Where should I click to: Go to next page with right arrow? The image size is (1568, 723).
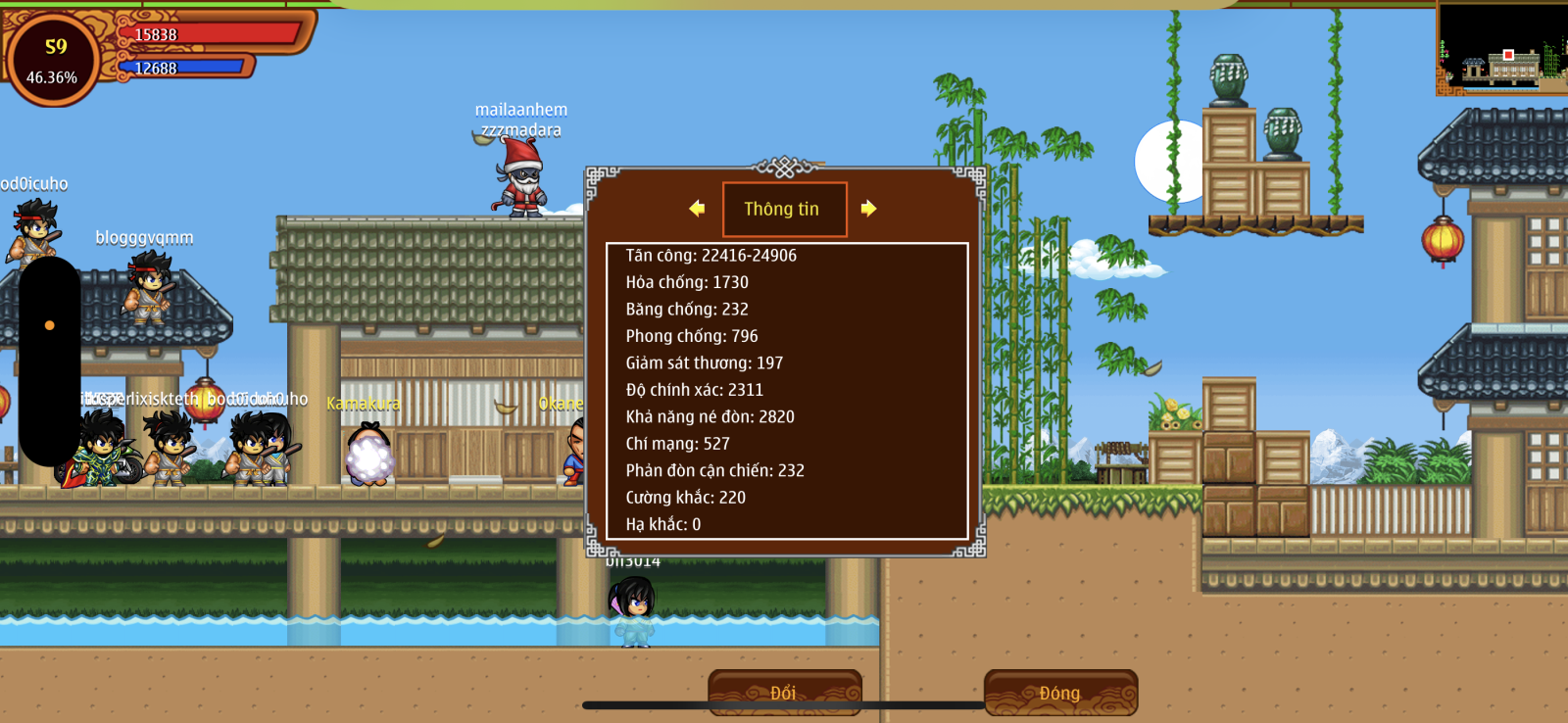pos(868,209)
